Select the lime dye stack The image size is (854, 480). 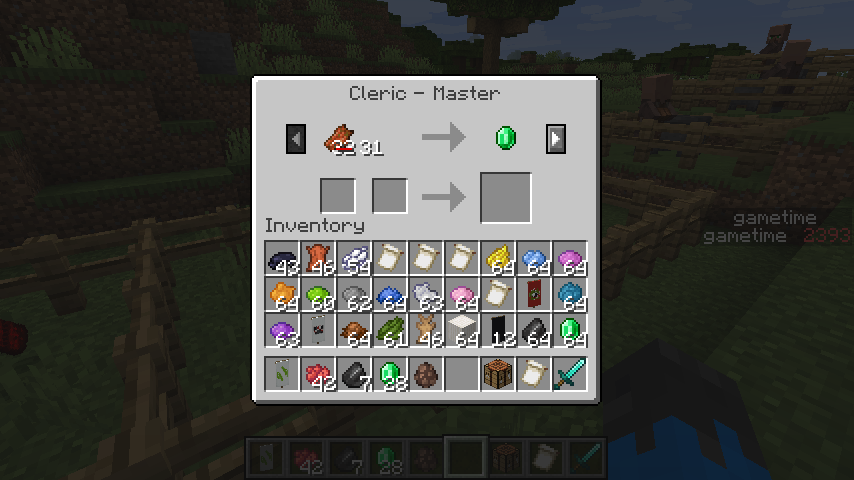pos(318,295)
